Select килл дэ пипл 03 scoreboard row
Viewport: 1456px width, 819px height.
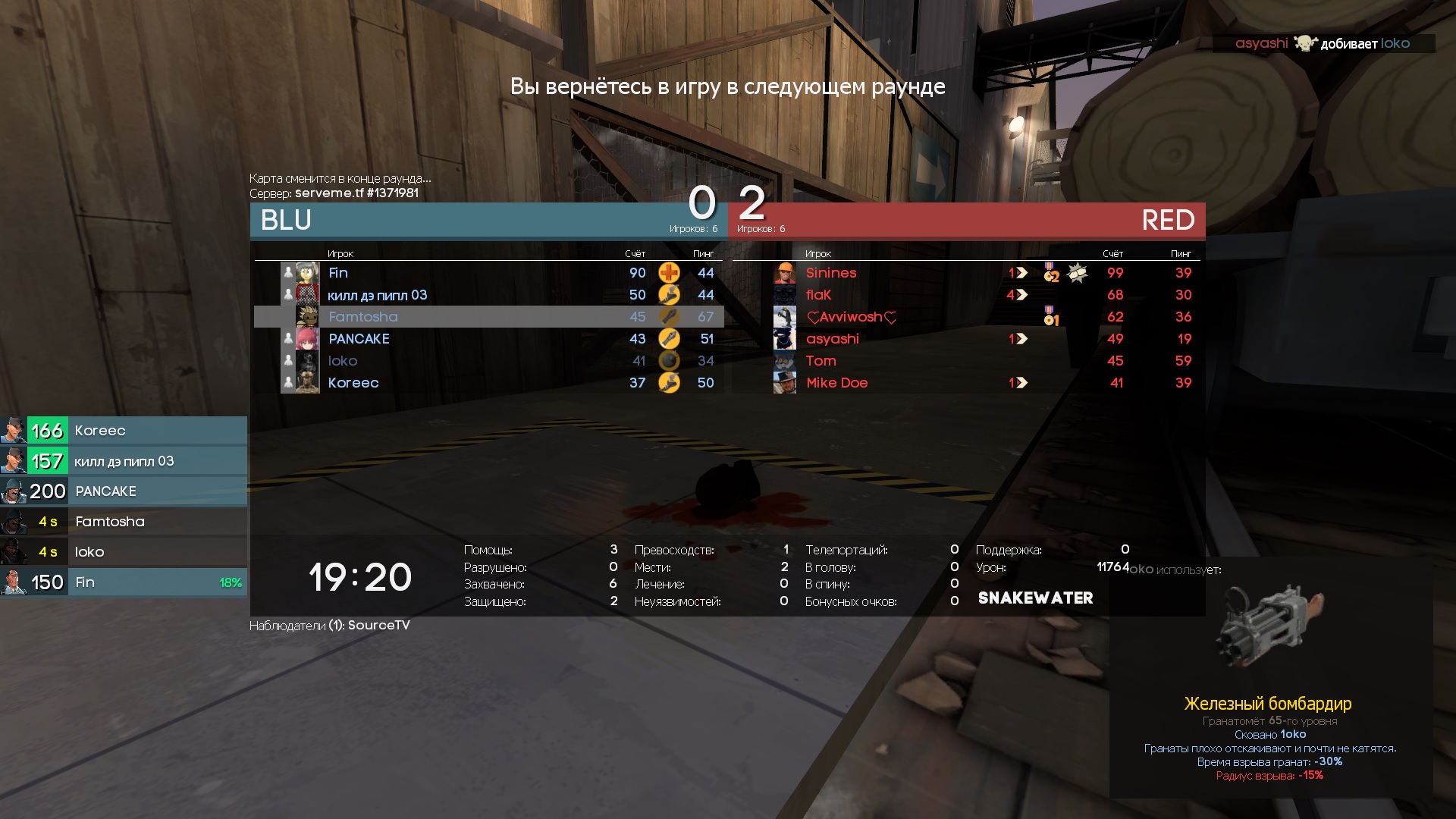[x=377, y=295]
